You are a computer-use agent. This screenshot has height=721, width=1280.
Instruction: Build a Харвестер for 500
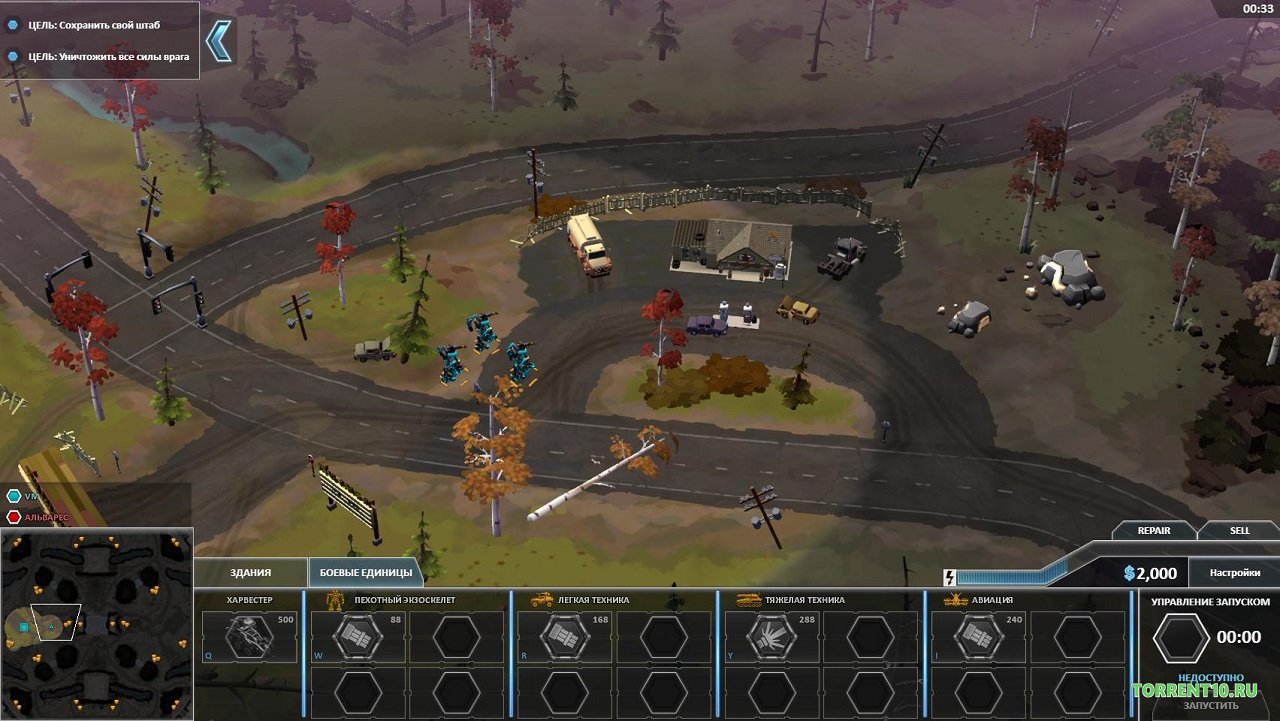(250, 637)
